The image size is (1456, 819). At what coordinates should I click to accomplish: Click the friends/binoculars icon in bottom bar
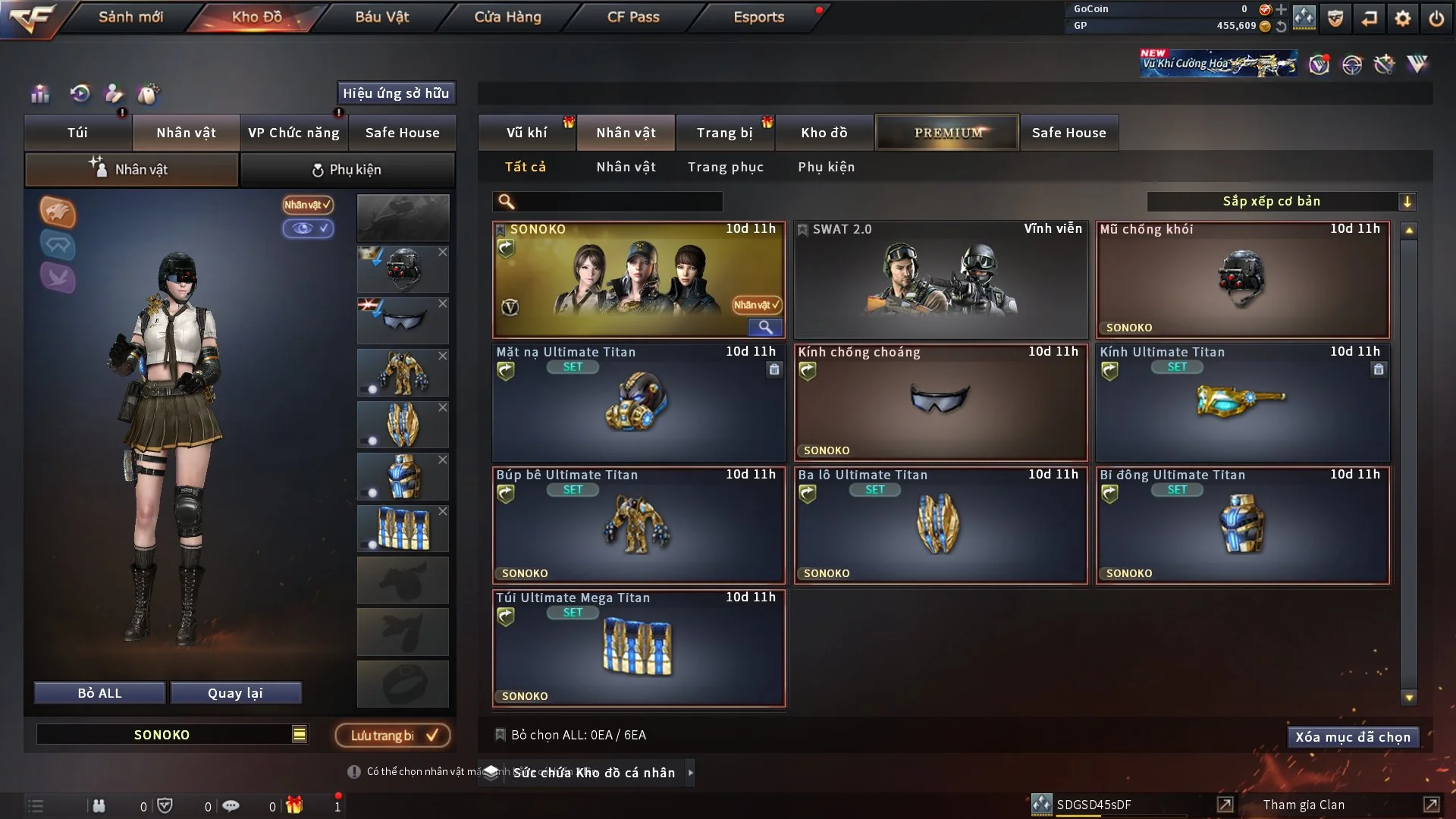point(99,805)
